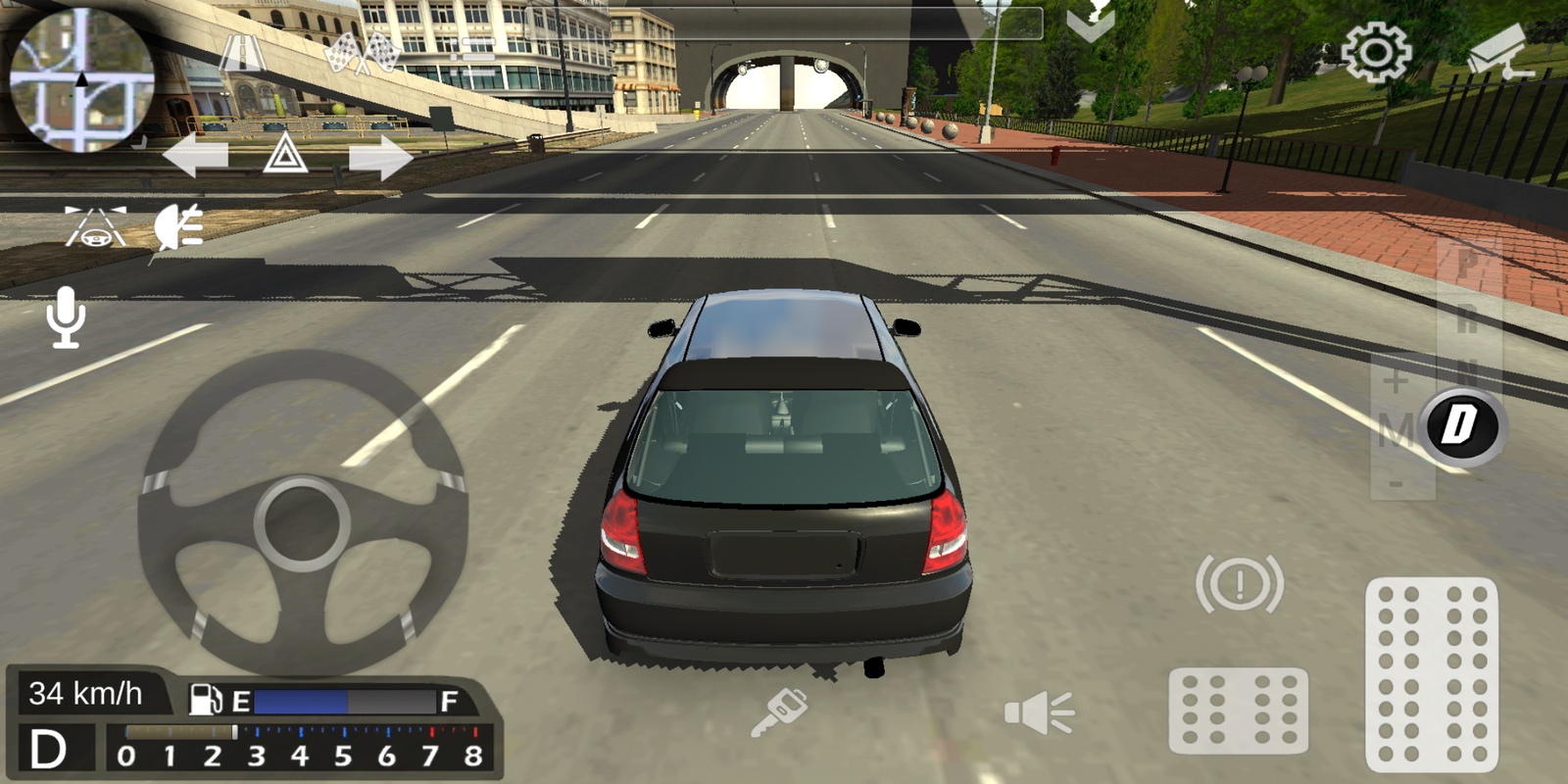Toggle the headlights icon

click(179, 226)
